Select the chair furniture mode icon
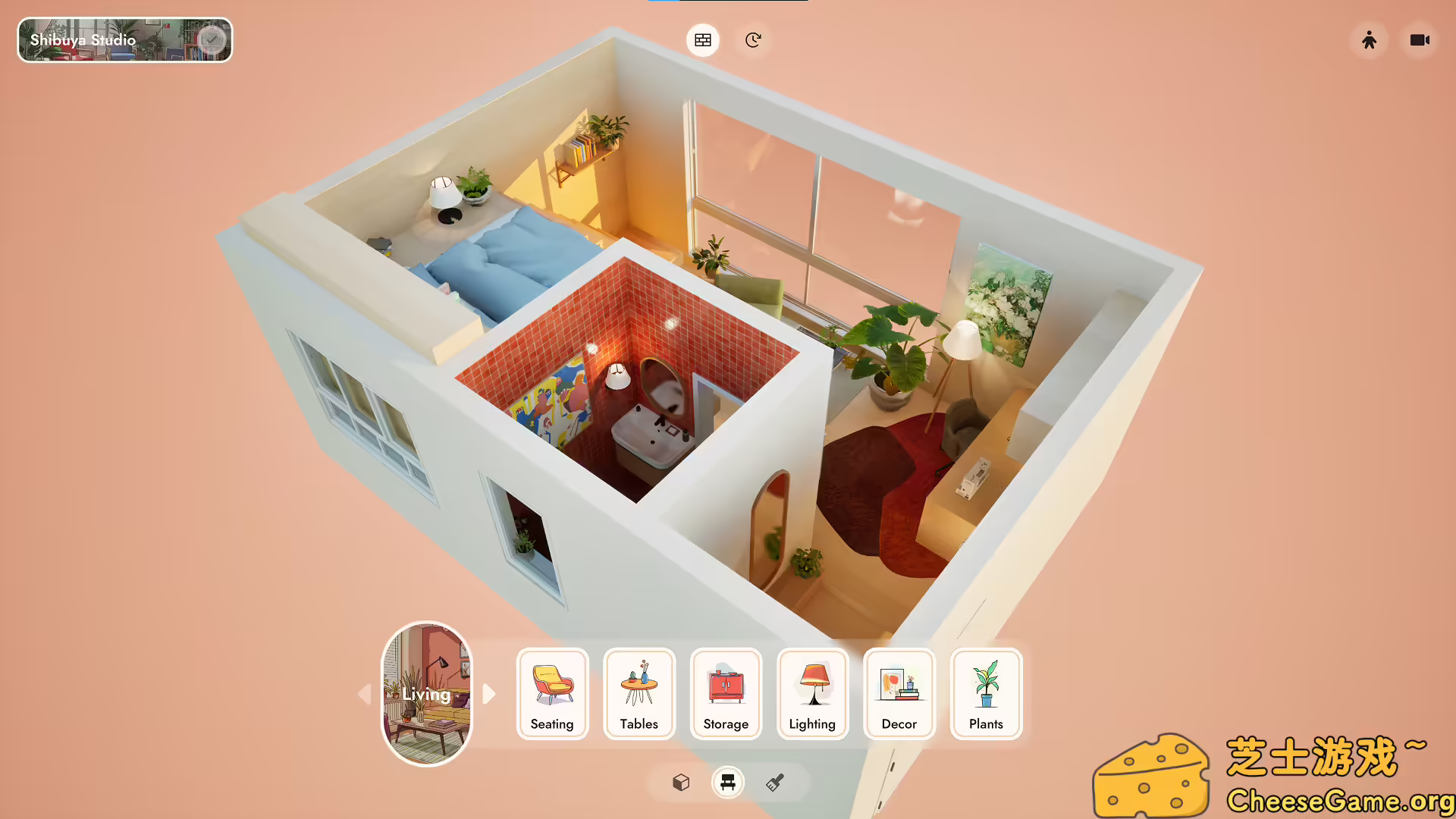The width and height of the screenshot is (1456, 819). (x=727, y=782)
